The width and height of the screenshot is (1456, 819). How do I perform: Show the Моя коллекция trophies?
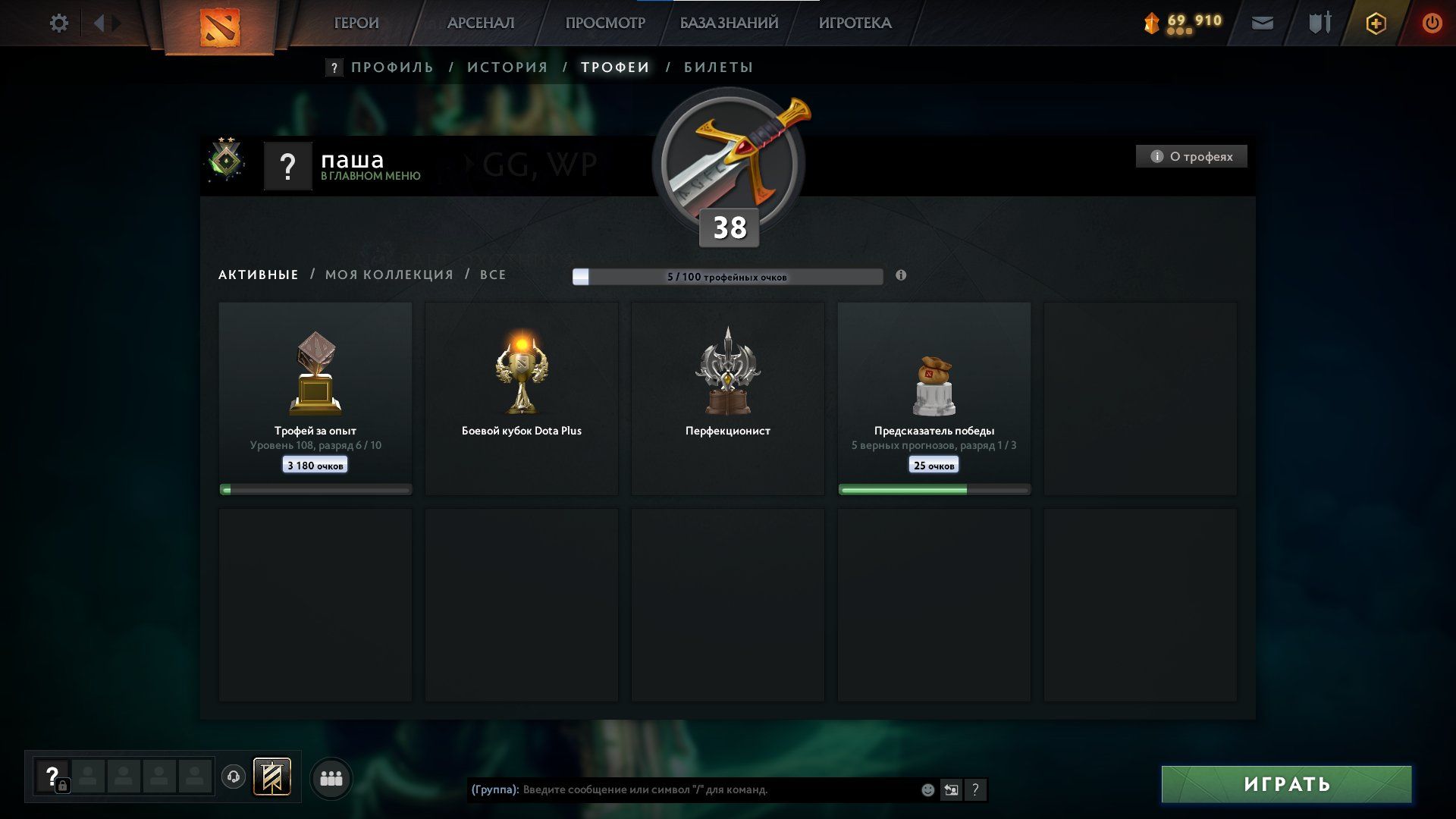(x=389, y=275)
